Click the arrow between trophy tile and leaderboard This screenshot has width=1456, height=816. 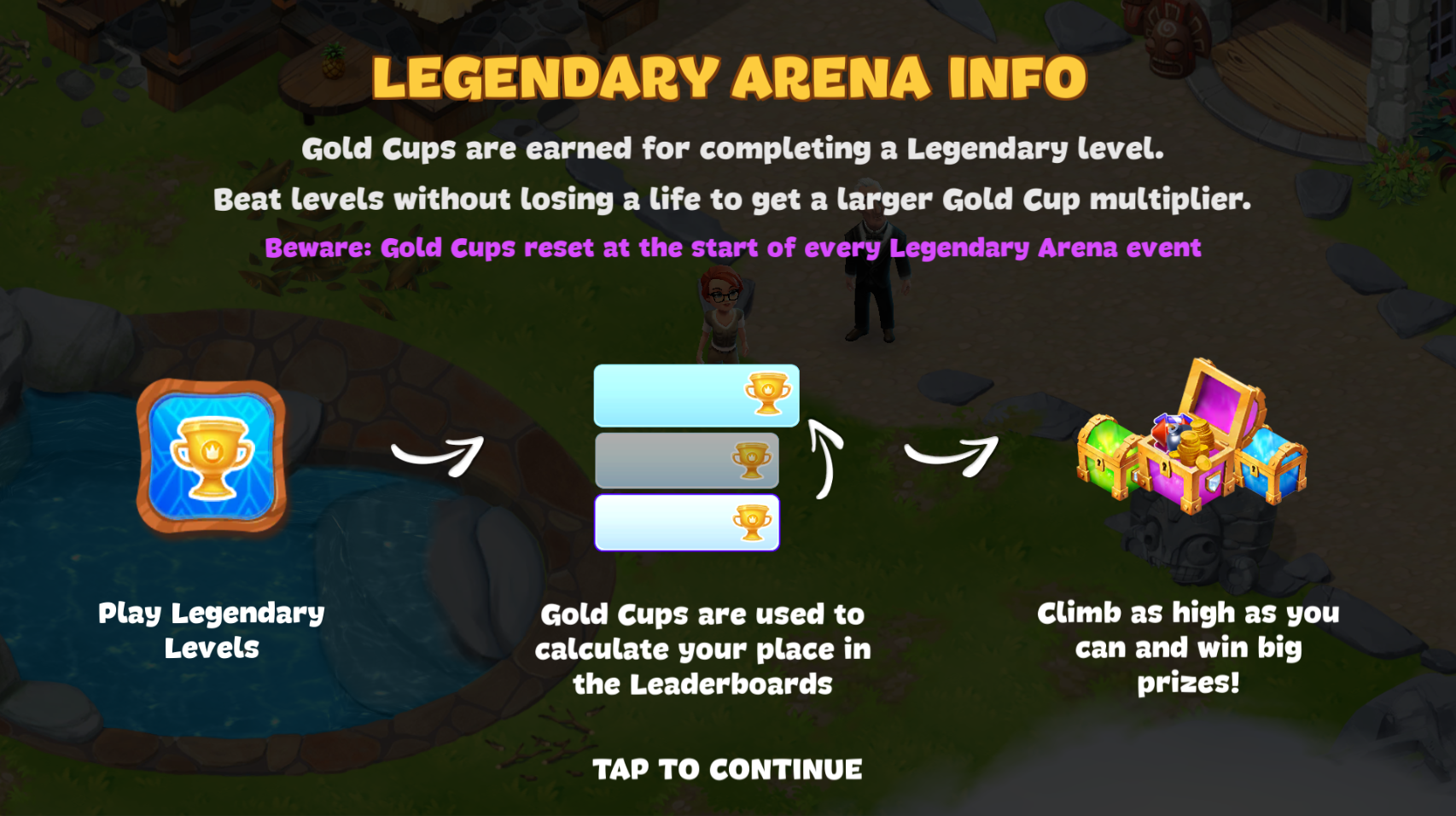[x=435, y=455]
